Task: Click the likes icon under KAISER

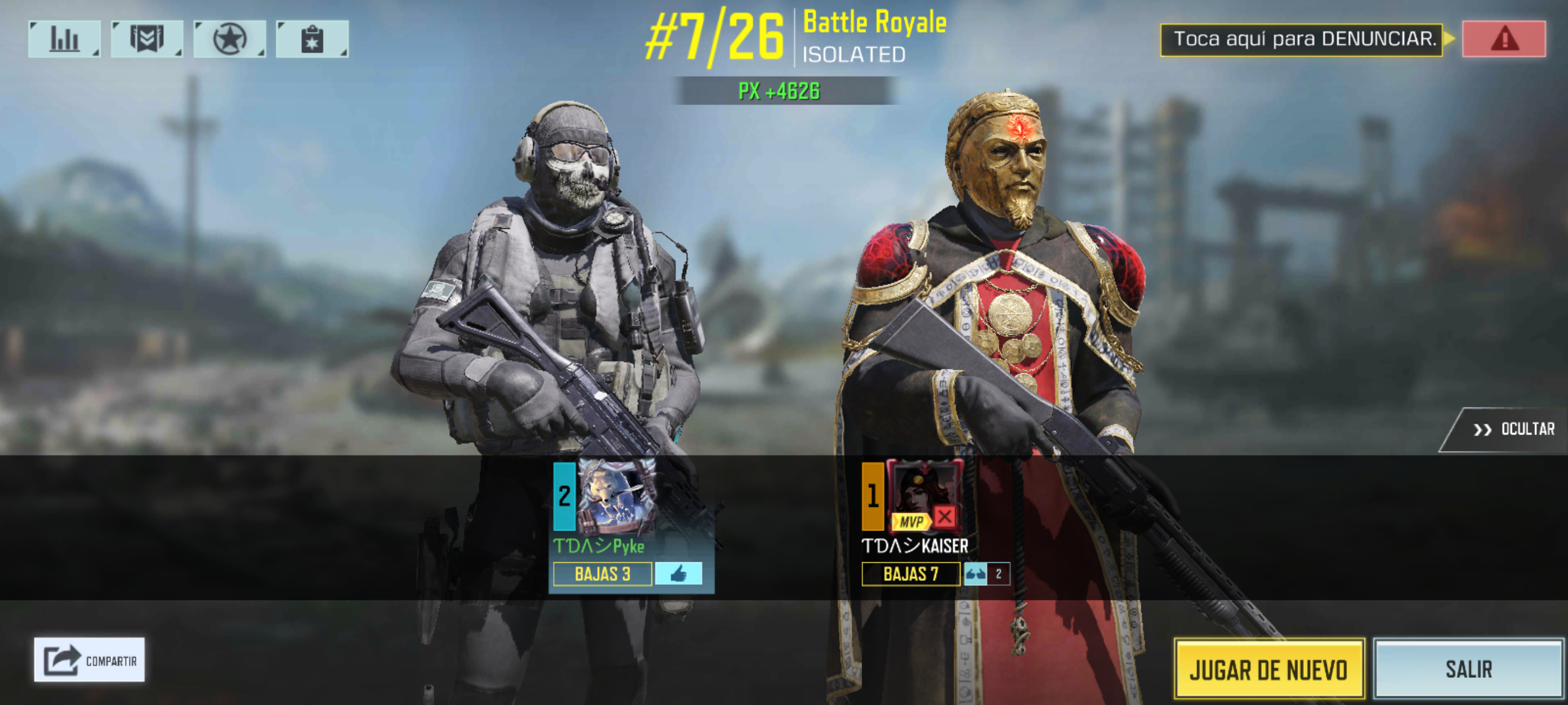Action: point(975,574)
